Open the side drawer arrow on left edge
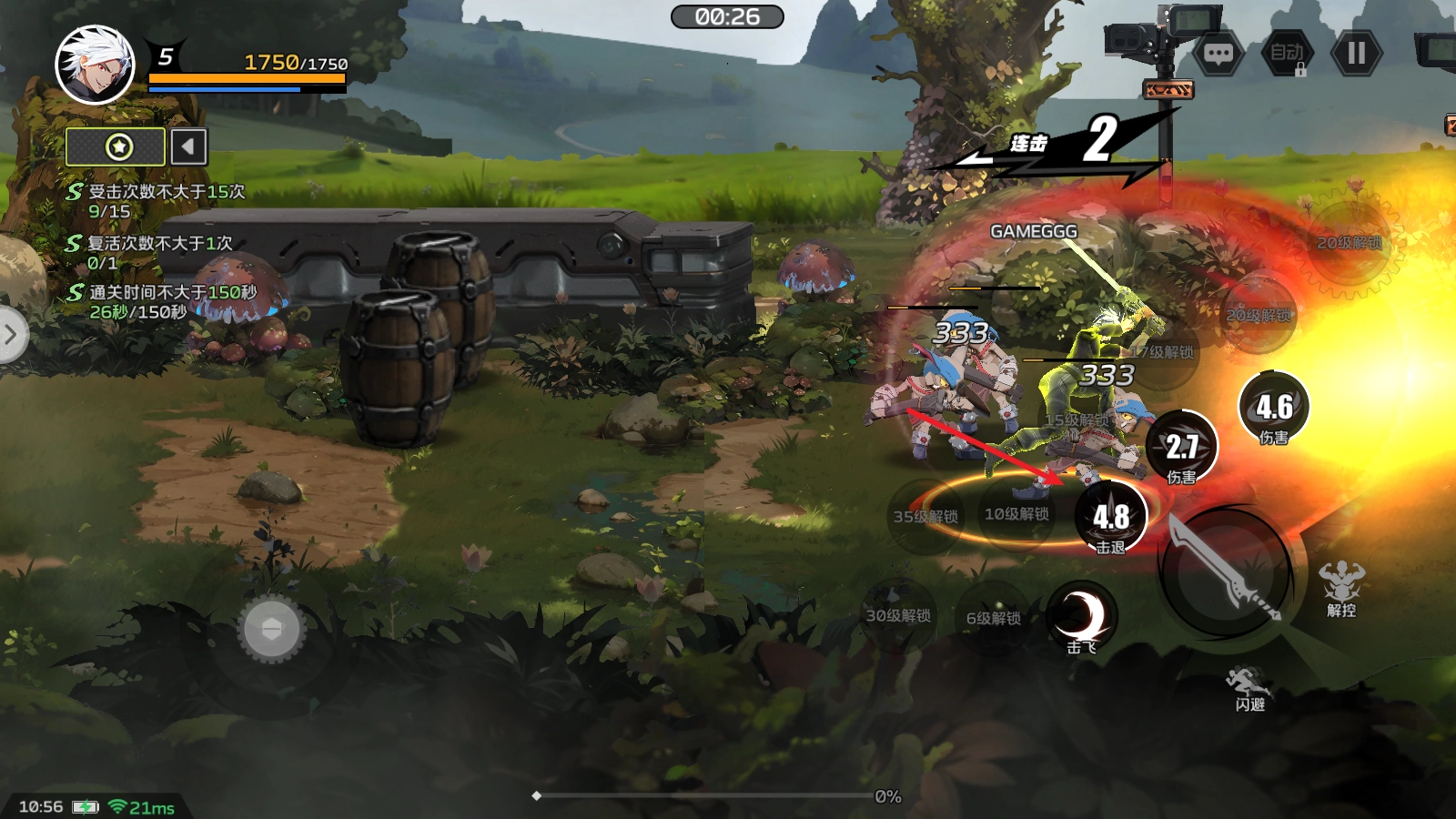The width and height of the screenshot is (1456, 819). tap(11, 335)
